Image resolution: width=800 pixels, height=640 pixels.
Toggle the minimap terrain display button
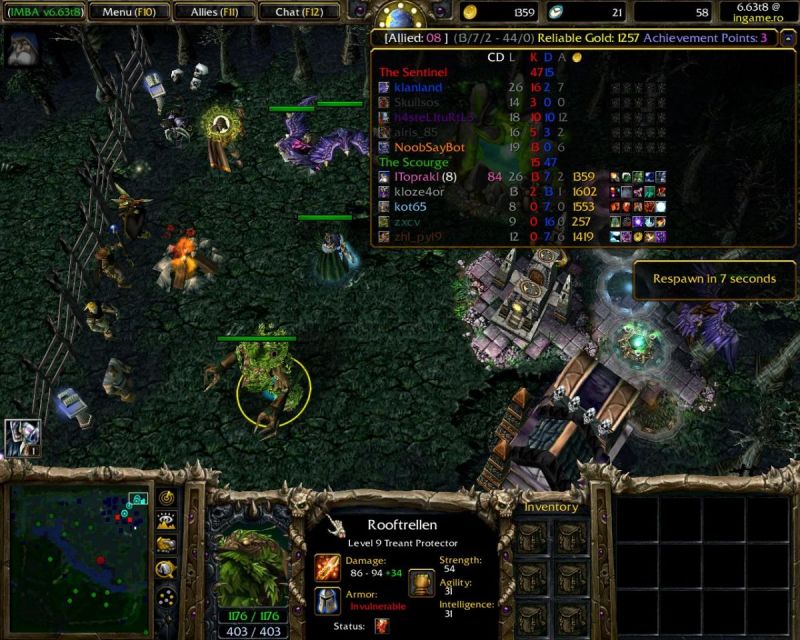click(x=166, y=521)
